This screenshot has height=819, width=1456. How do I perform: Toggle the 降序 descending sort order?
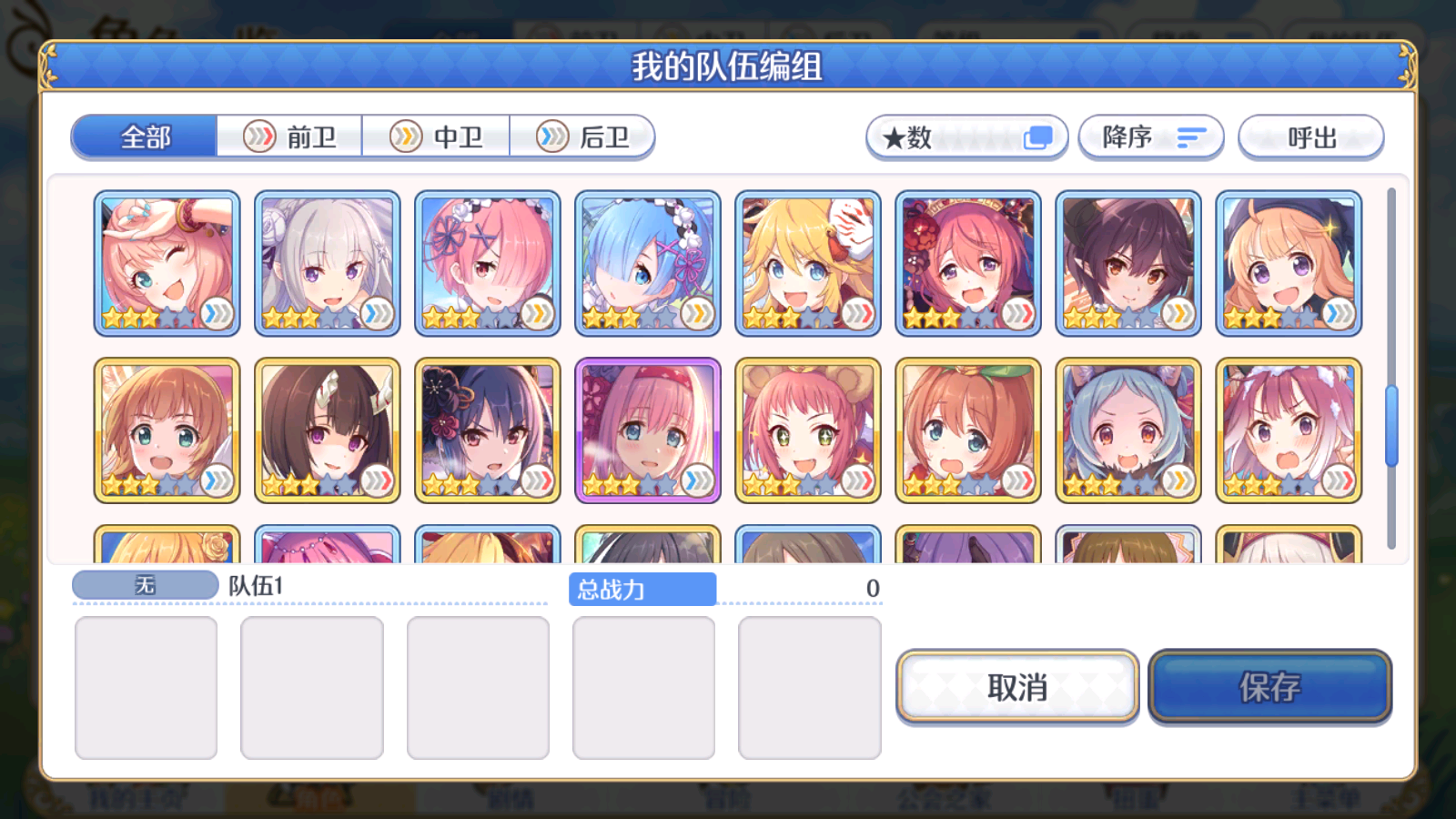click(x=1150, y=136)
